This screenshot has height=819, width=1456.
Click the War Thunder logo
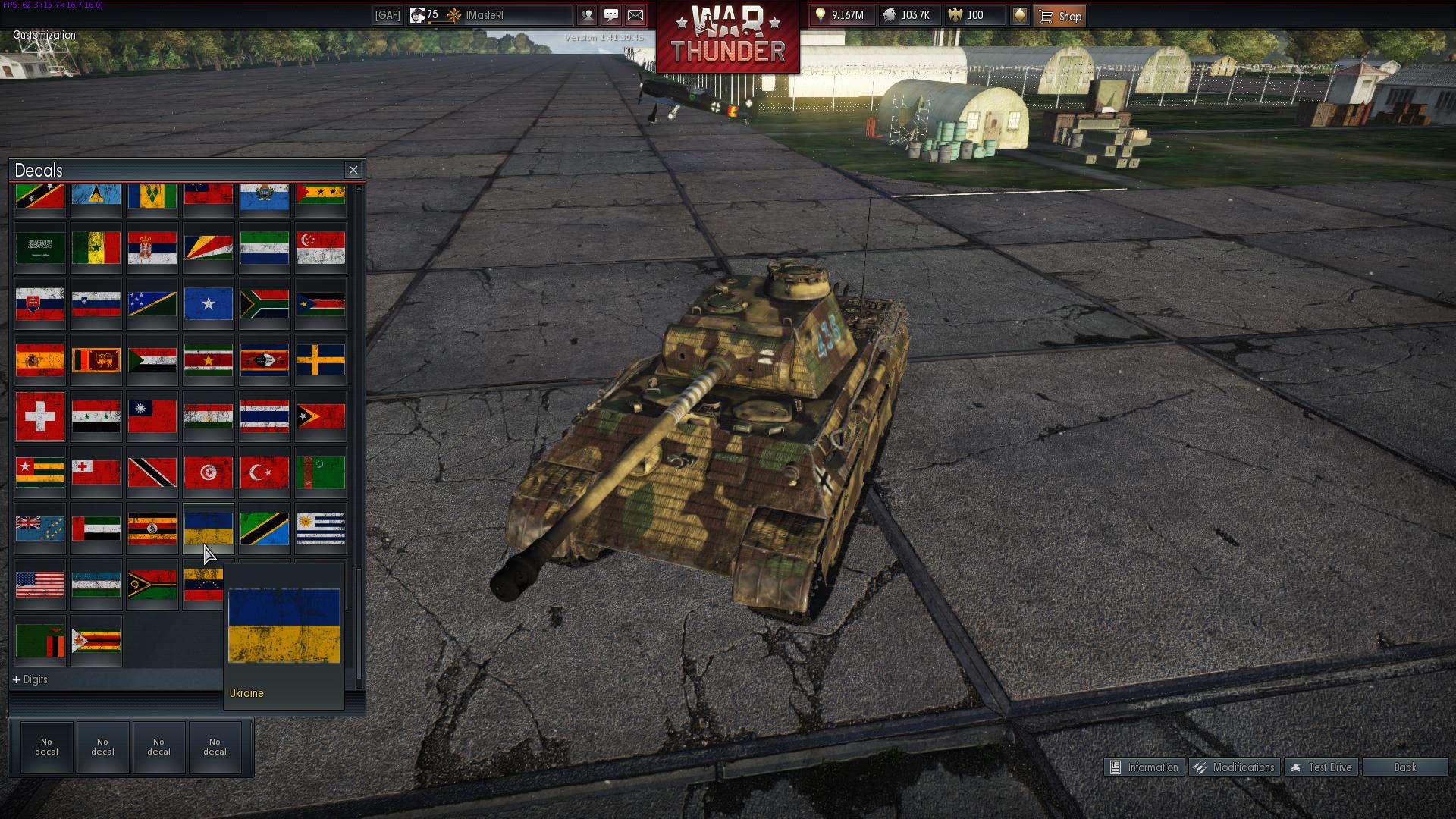[x=728, y=36]
